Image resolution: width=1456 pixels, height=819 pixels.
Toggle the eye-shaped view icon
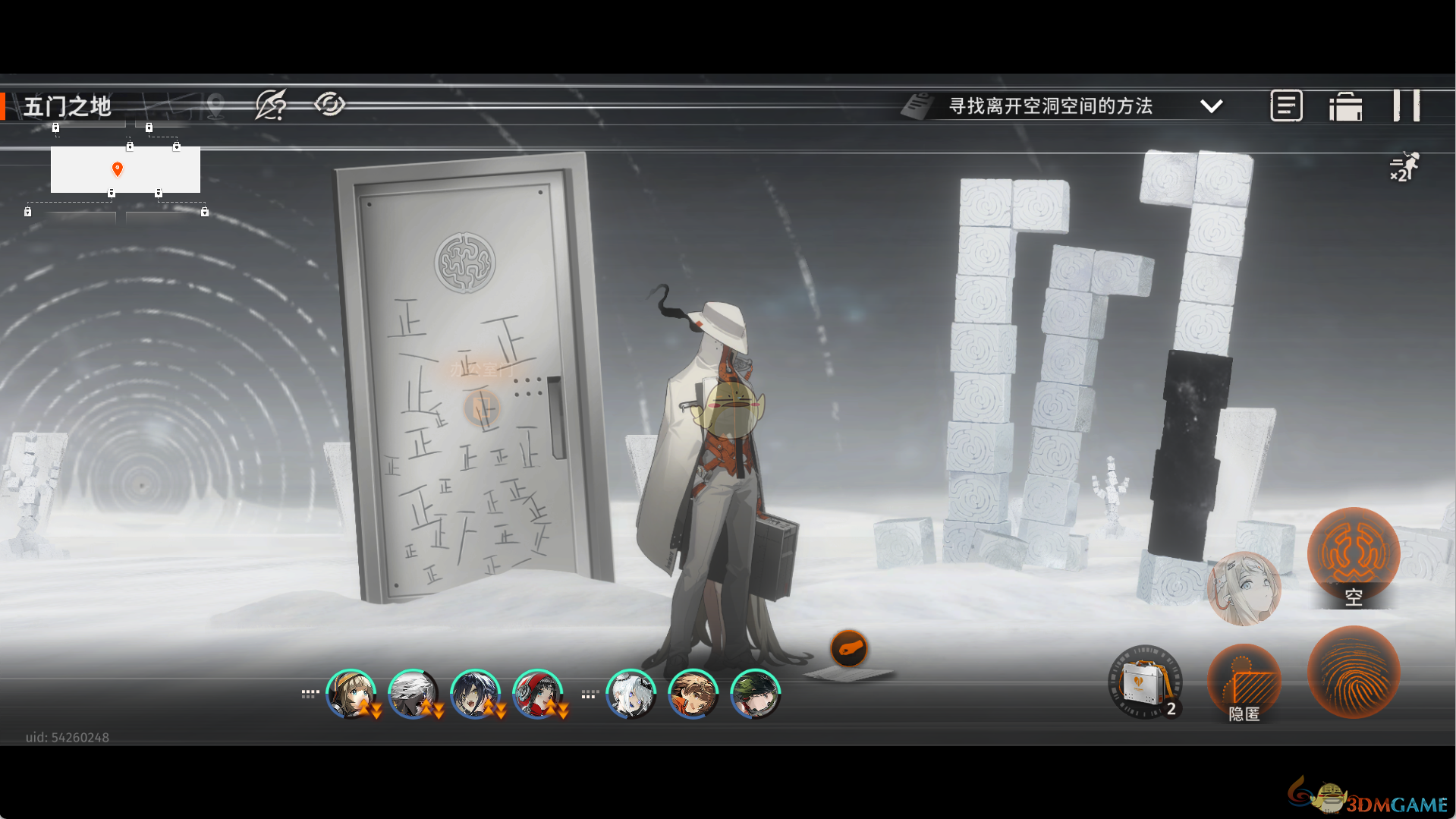[330, 104]
